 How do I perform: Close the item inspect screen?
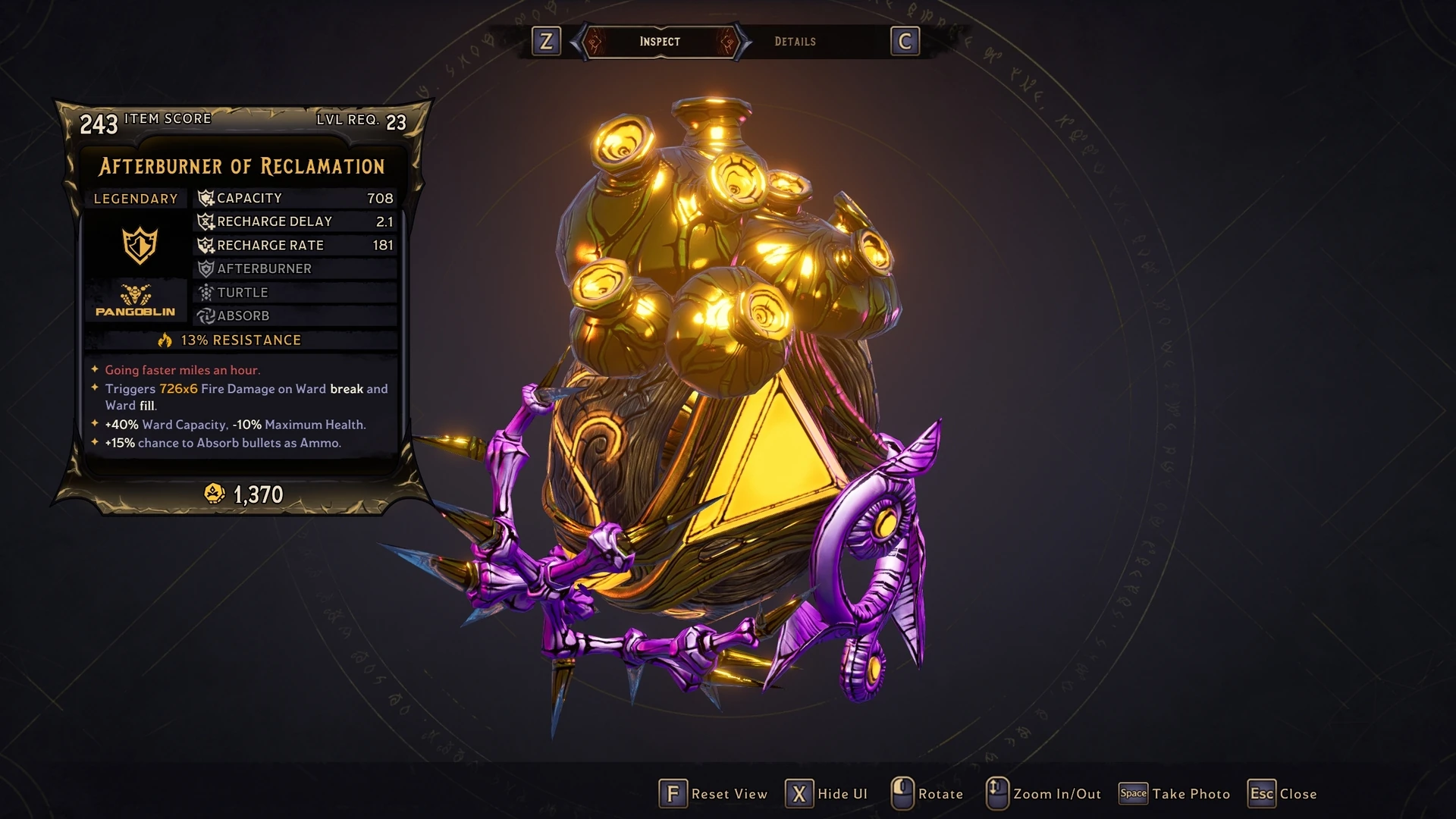pos(1282,794)
